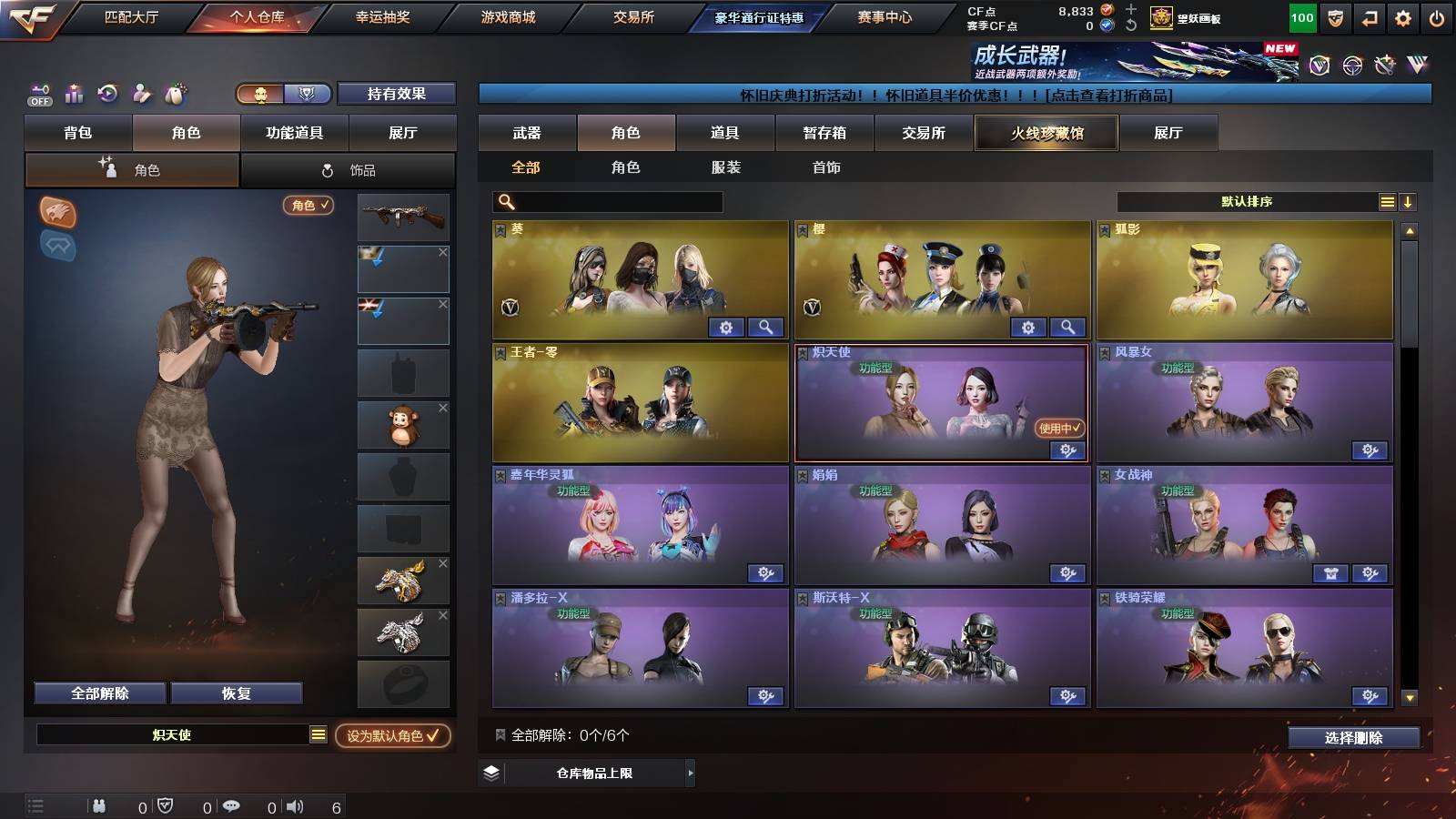Switch the character/rank display toggle to rank view
Image resolution: width=1456 pixels, height=819 pixels.
pyautogui.click(x=308, y=94)
